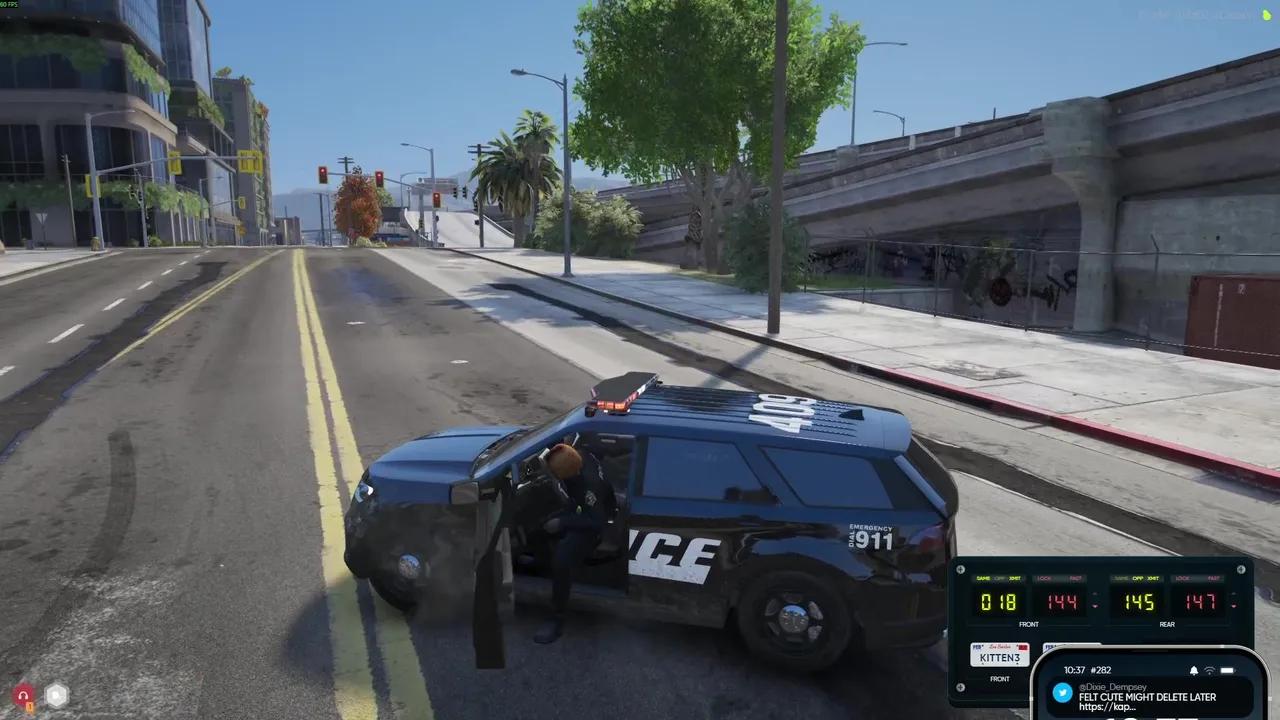1280x720 pixels.
Task: Click the arrow beside the rear locked speed
Action: pos(1232,601)
